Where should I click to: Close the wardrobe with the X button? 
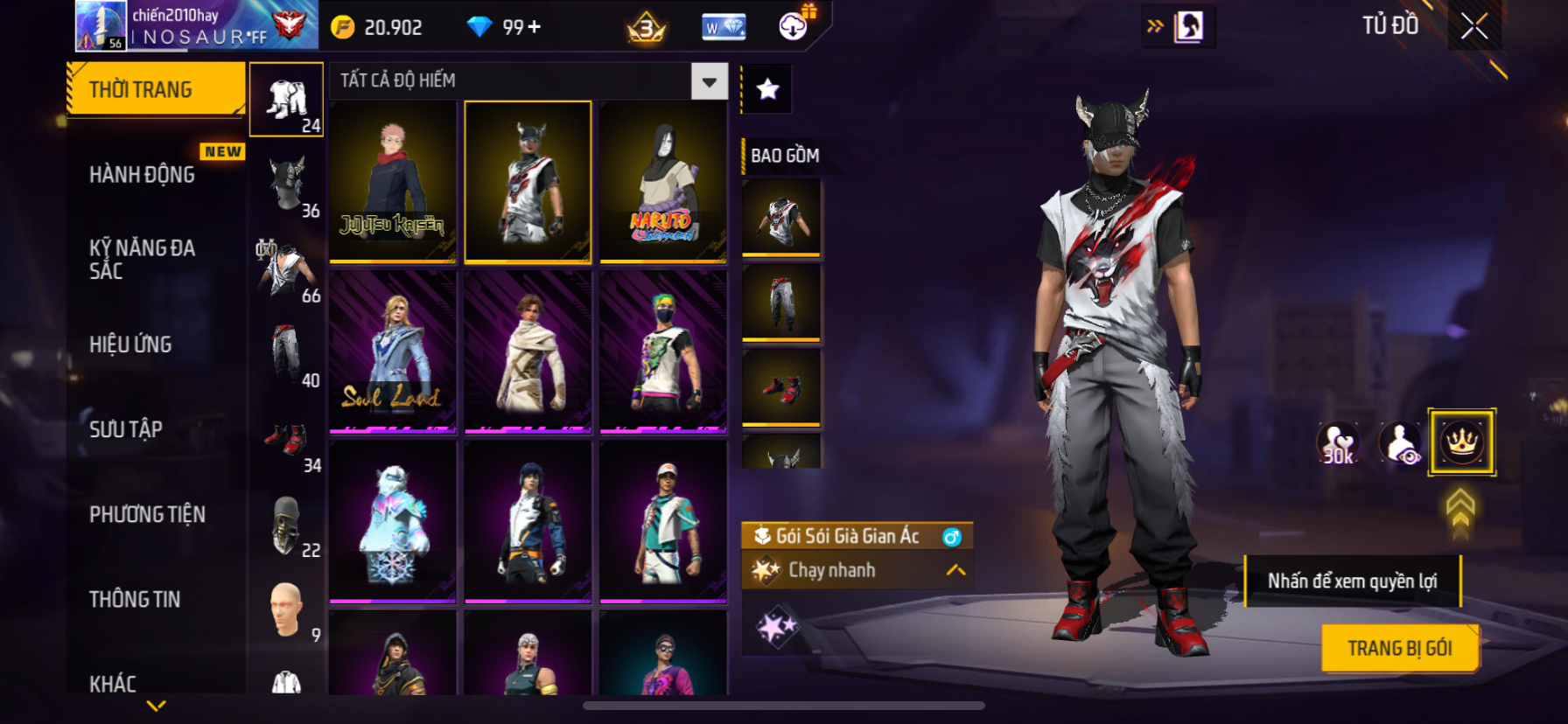point(1474,26)
